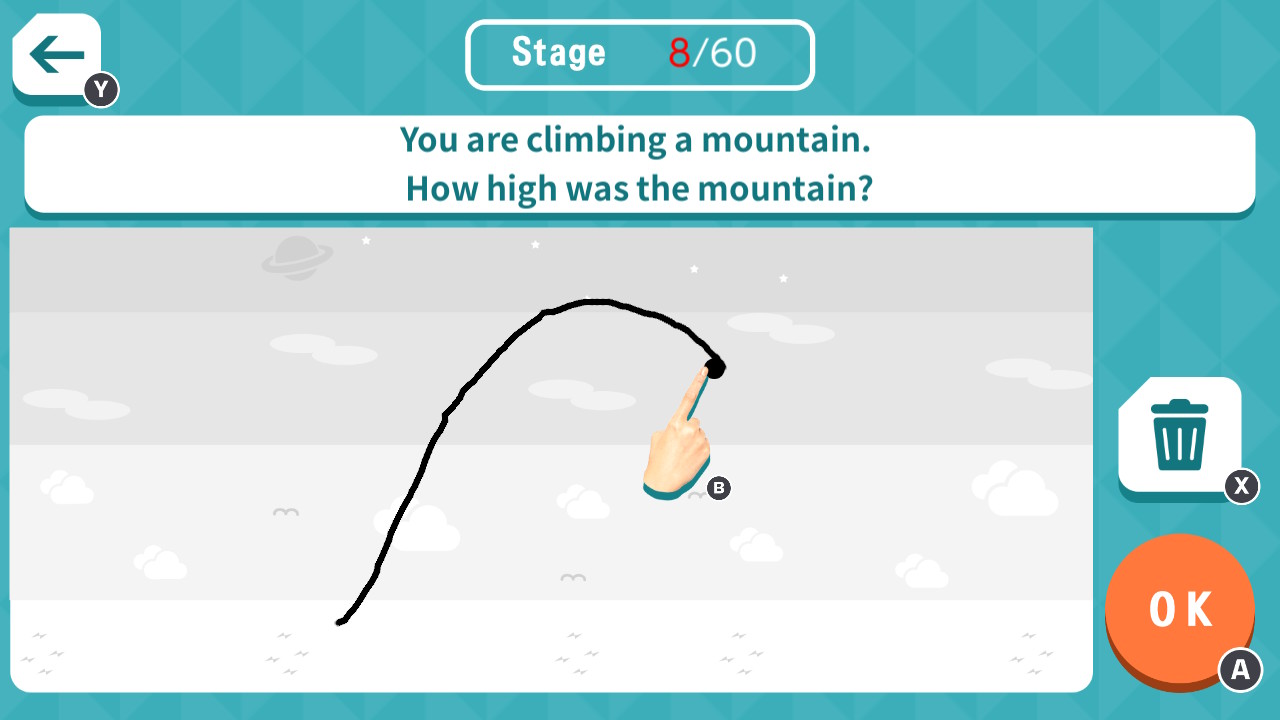The height and width of the screenshot is (720, 1280).
Task: Click the Y button badge on back arrow
Action: [99, 89]
